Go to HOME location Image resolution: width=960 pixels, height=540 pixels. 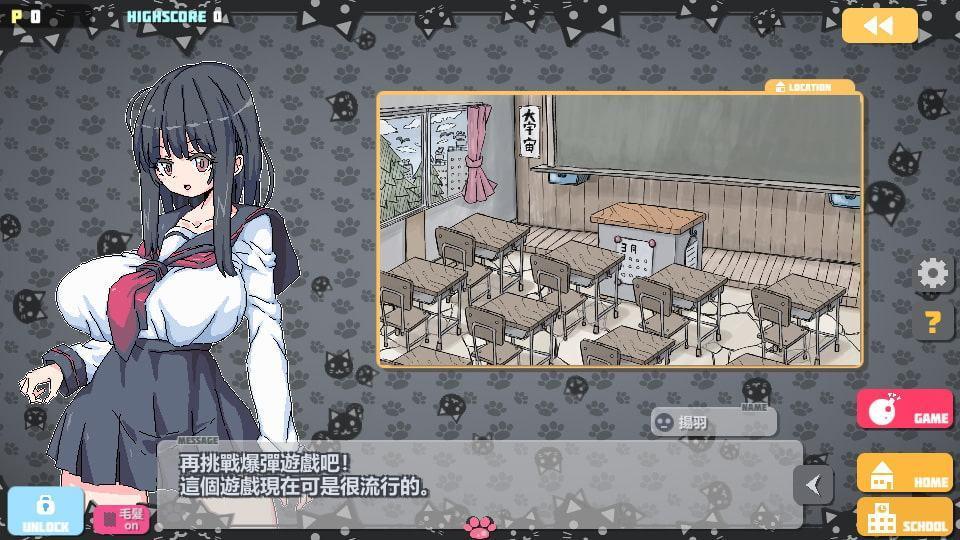click(904, 473)
